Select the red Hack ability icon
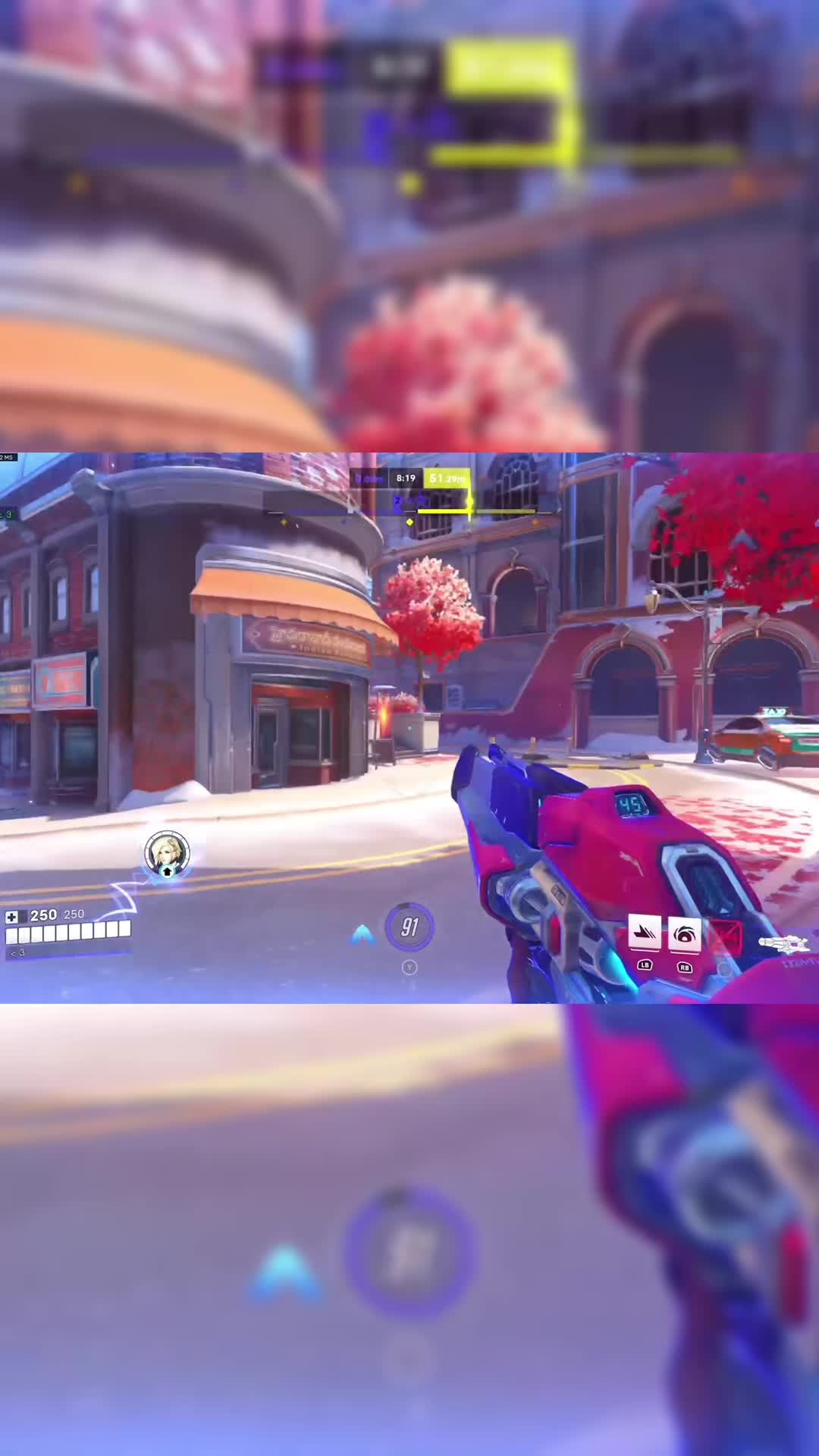The height and width of the screenshot is (1456, 819). coord(724,937)
